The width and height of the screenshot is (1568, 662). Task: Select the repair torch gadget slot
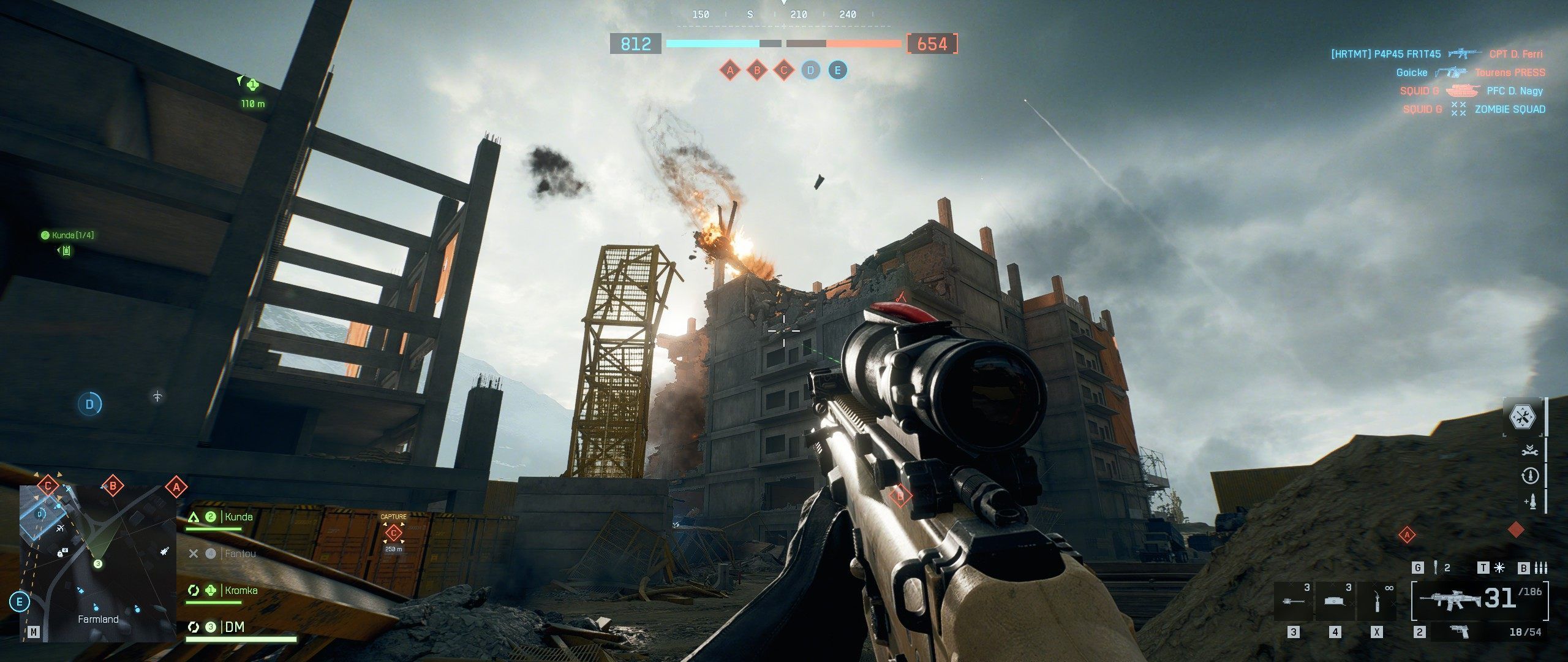[x=1377, y=601]
